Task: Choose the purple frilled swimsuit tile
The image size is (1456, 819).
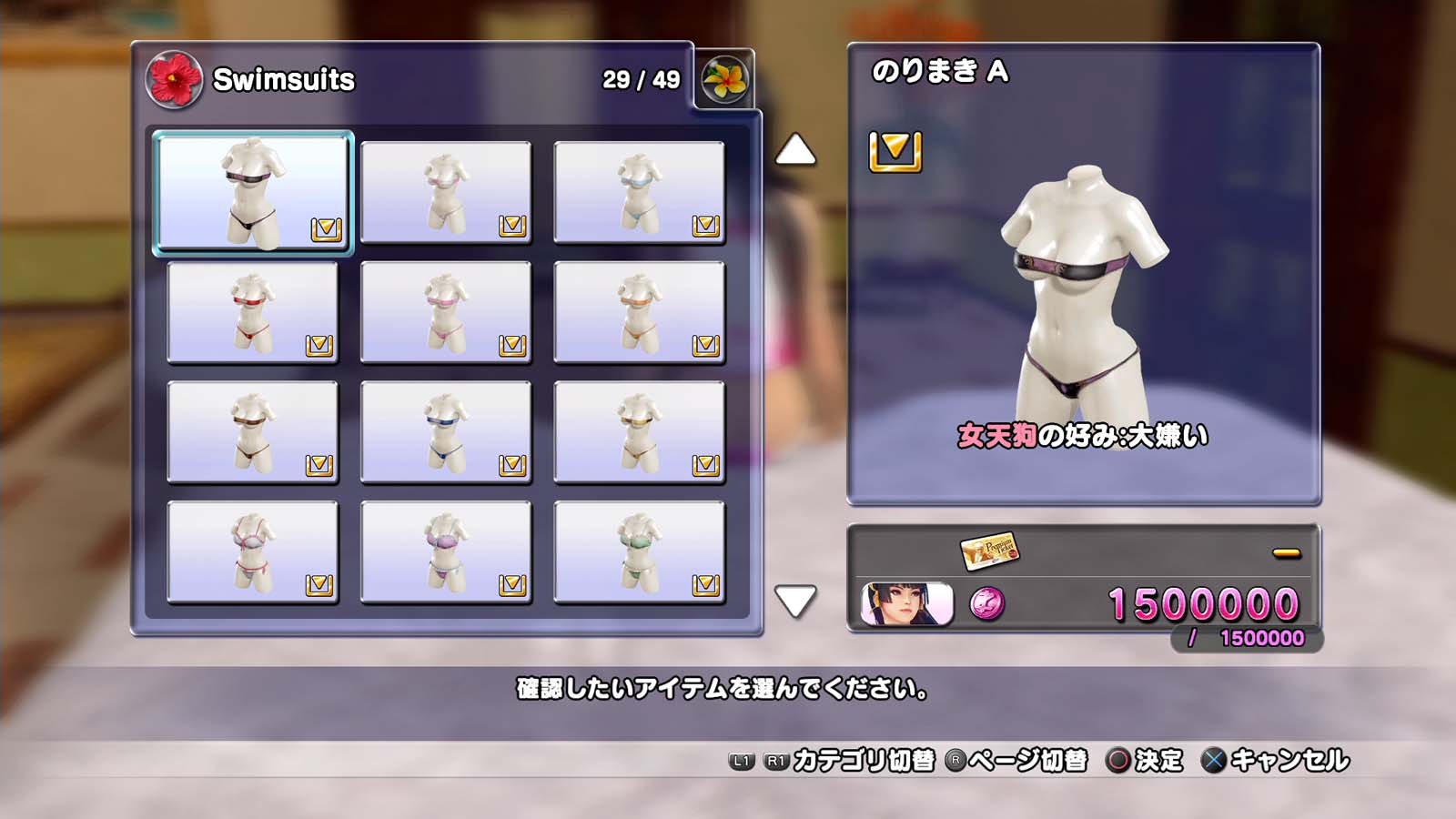Action: point(446,552)
